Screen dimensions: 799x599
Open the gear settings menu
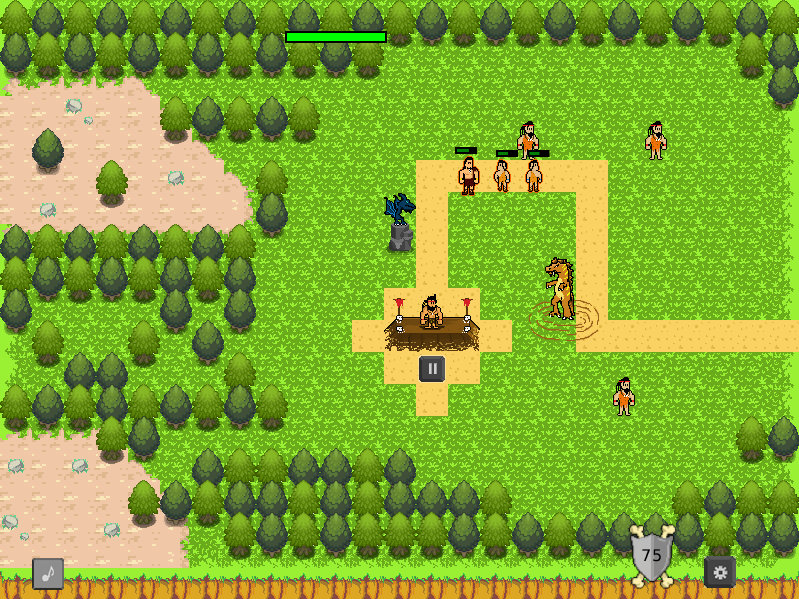pyautogui.click(x=720, y=572)
